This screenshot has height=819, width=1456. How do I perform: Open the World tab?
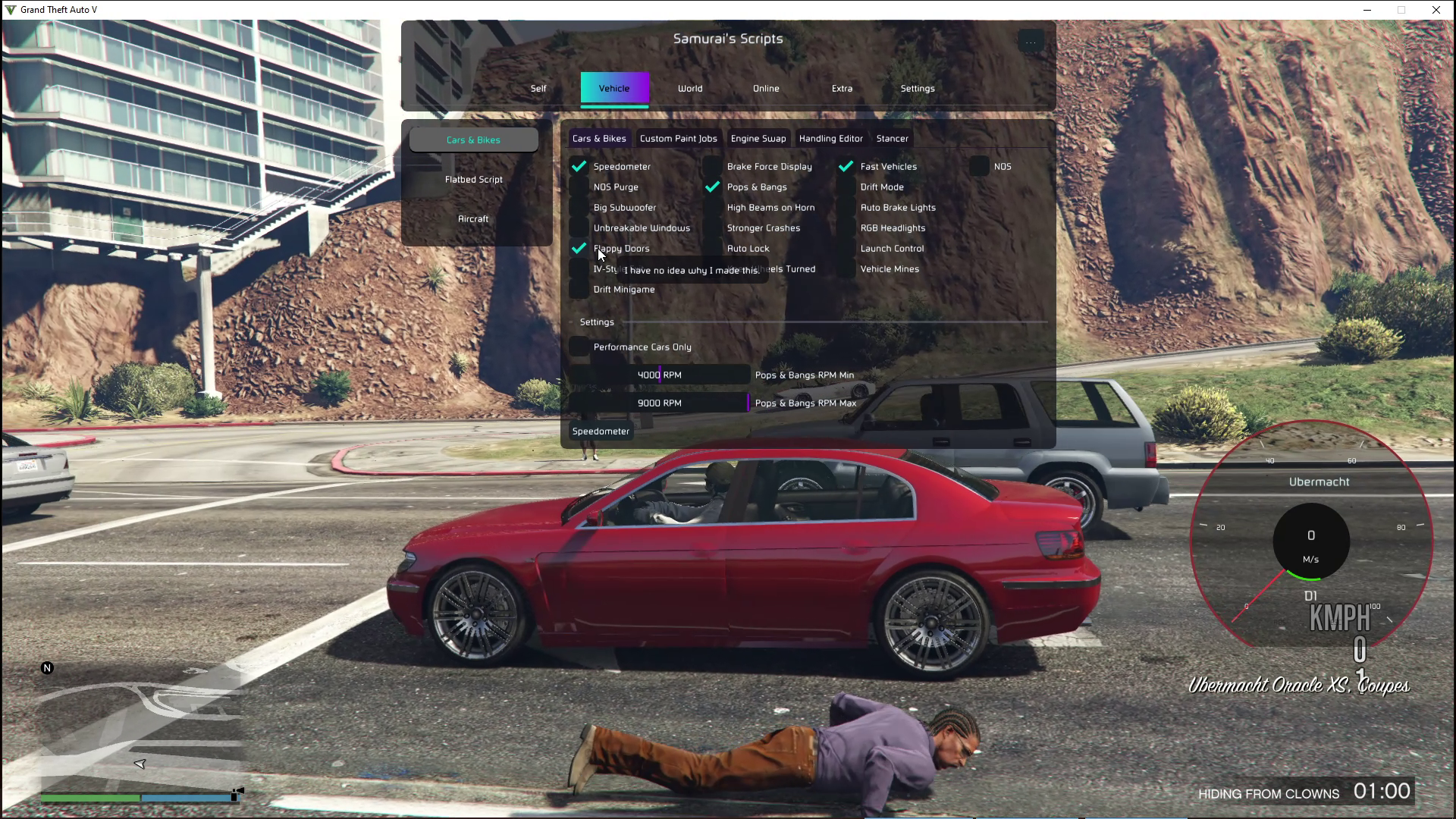click(690, 89)
